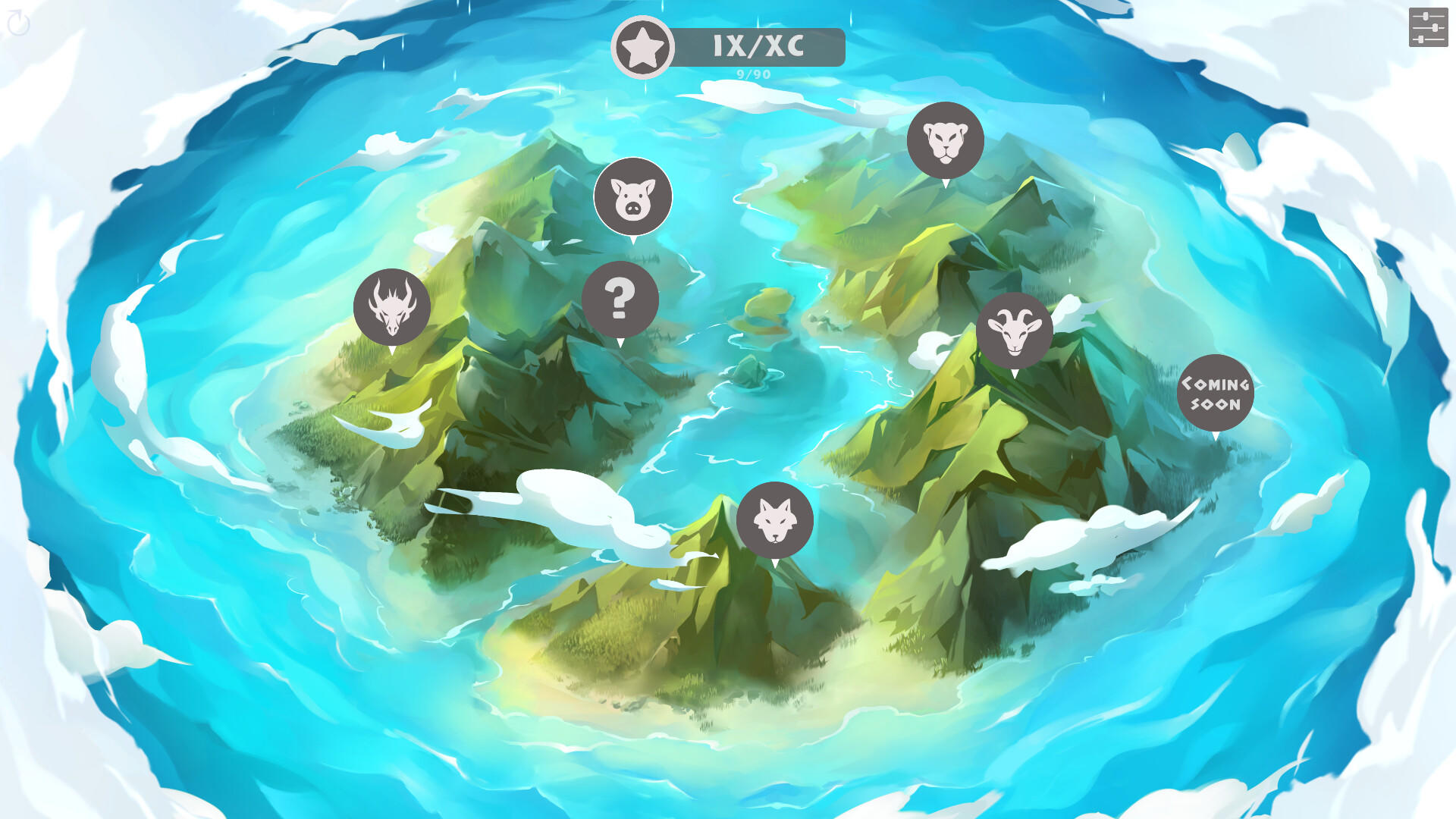Select the dragon region marker
The image size is (1456, 819).
click(391, 305)
